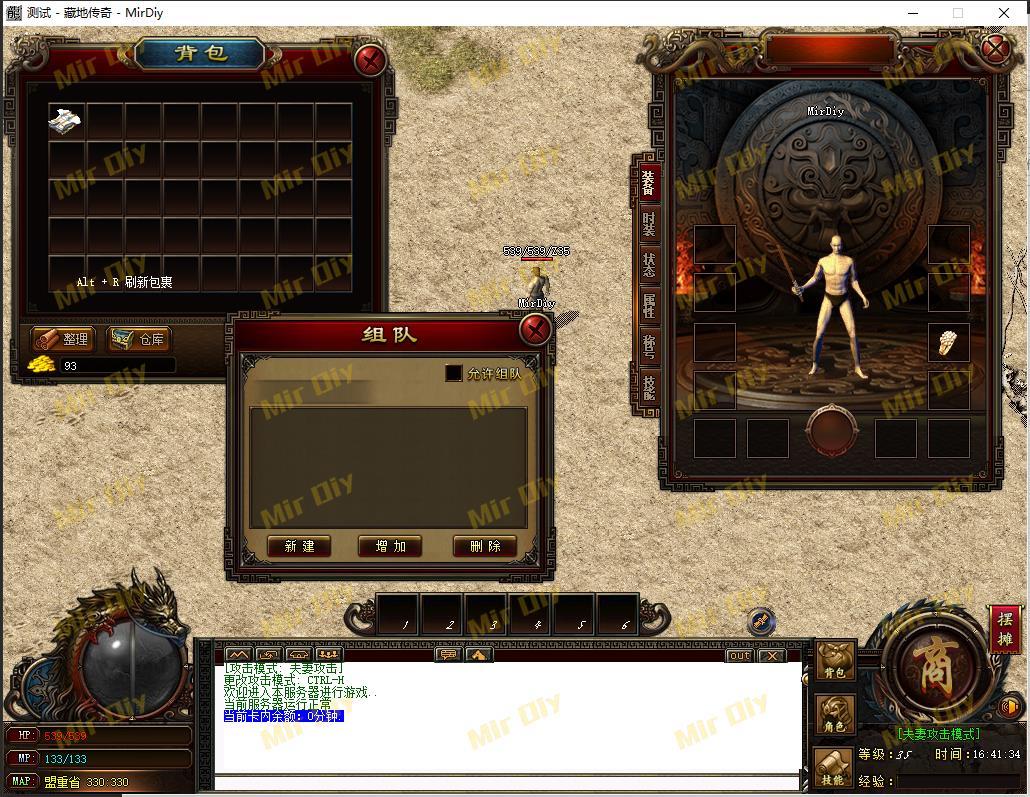
Task: Close the 背包 inventory window
Action: click(x=371, y=60)
